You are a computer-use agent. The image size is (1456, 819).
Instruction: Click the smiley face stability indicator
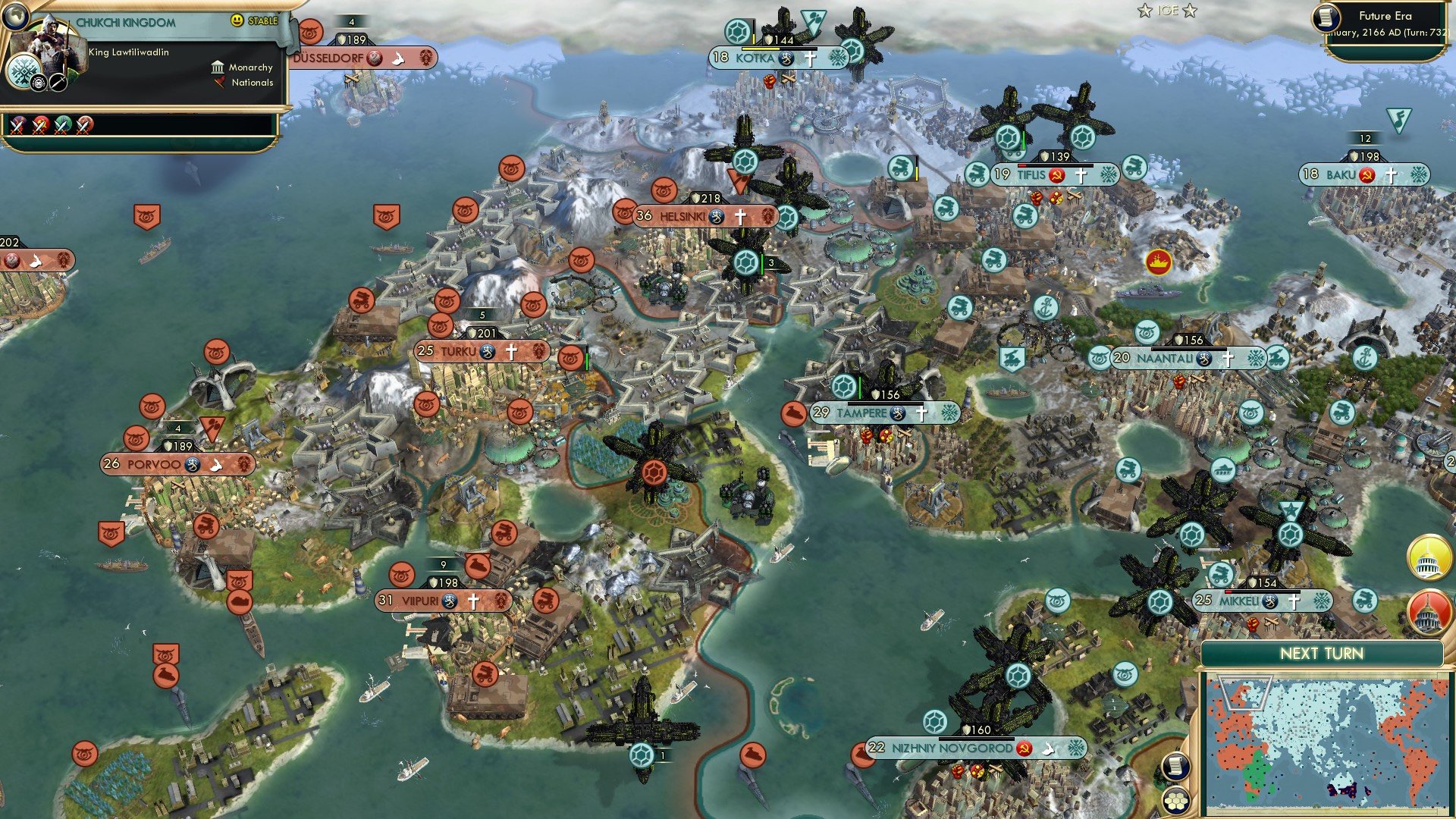click(x=237, y=20)
